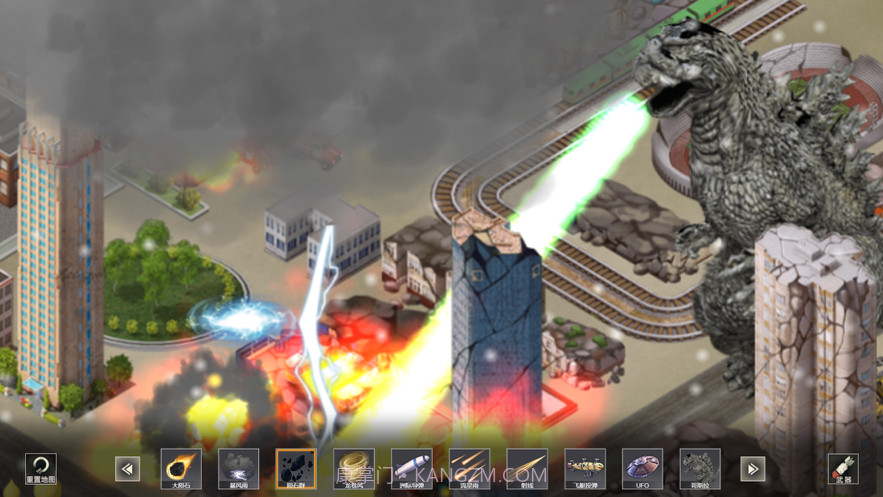Click the reset map button (重置地图)
The width and height of the screenshot is (883, 497).
coord(40,468)
